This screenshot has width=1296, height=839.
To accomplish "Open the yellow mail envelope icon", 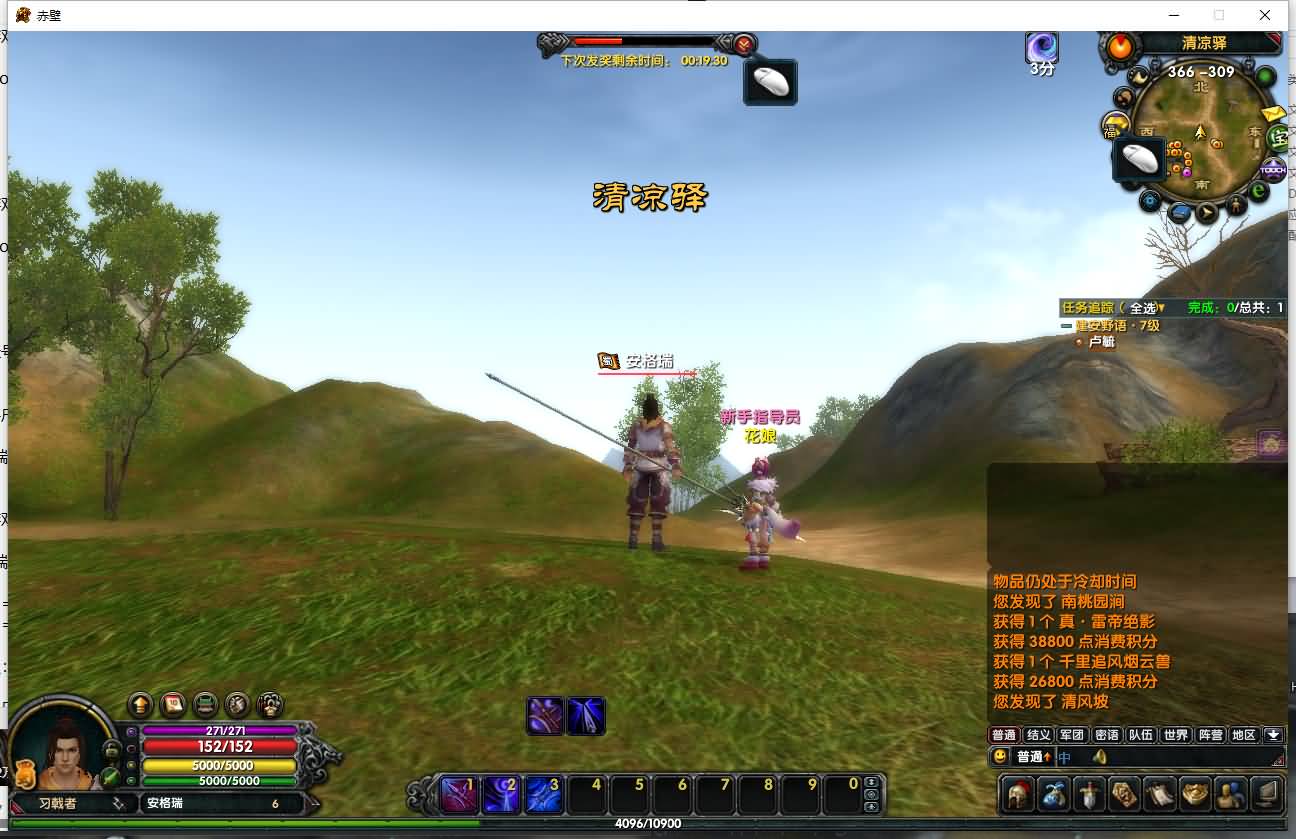I will click(x=1273, y=113).
